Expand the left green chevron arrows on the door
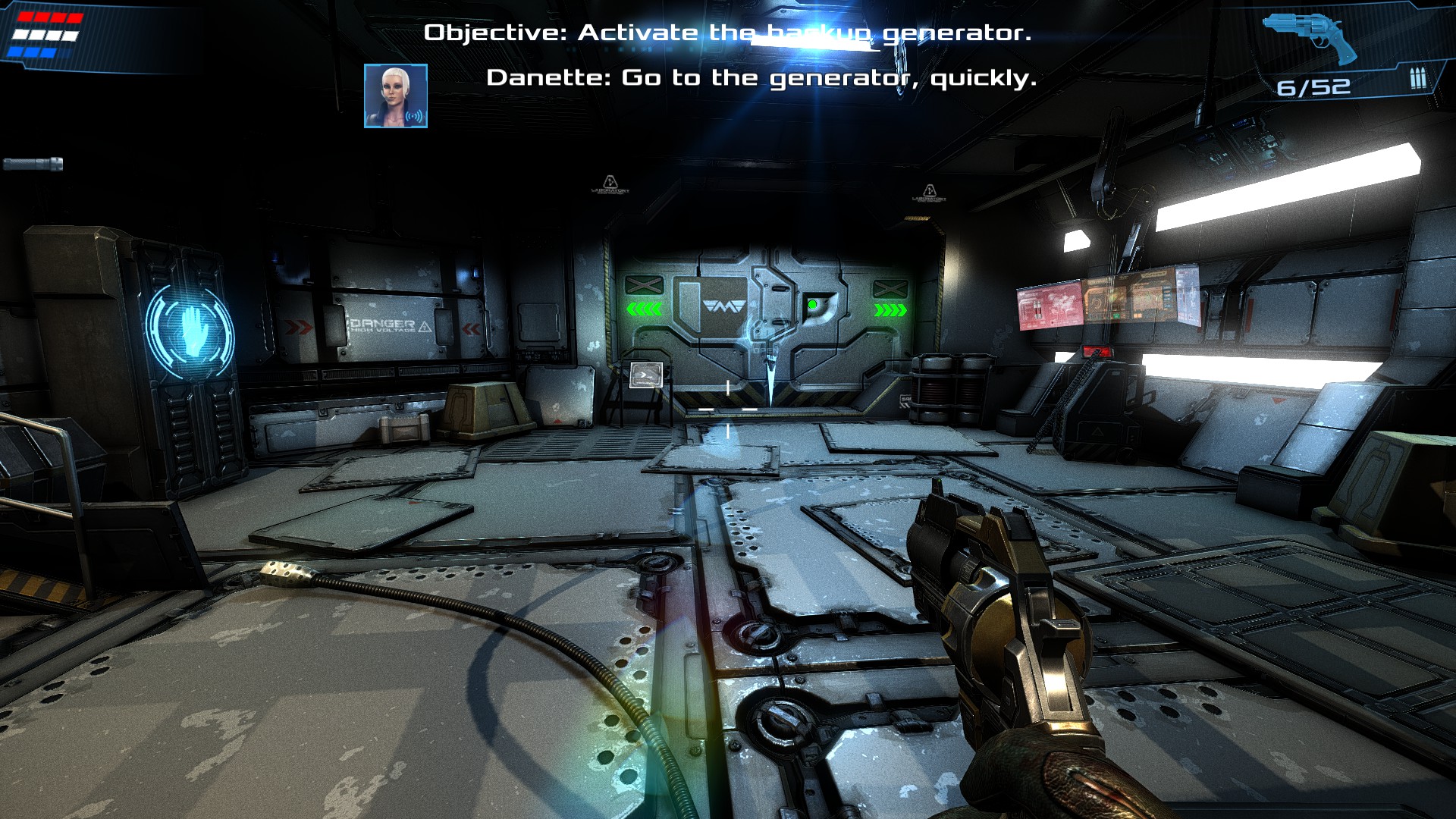This screenshot has height=819, width=1456. point(645,309)
